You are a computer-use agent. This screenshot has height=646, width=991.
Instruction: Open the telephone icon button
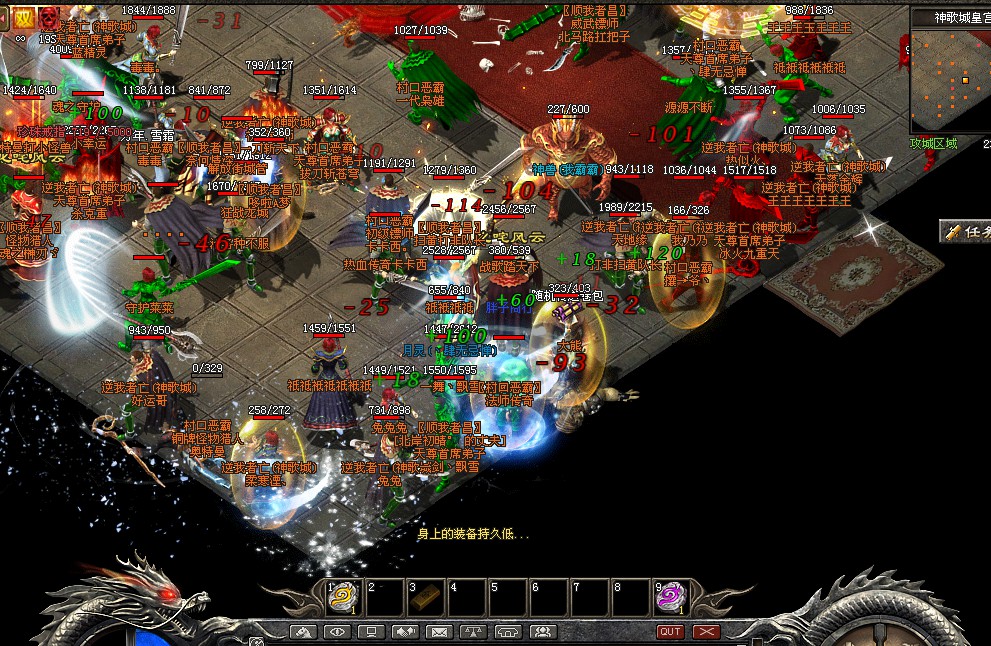(x=508, y=632)
